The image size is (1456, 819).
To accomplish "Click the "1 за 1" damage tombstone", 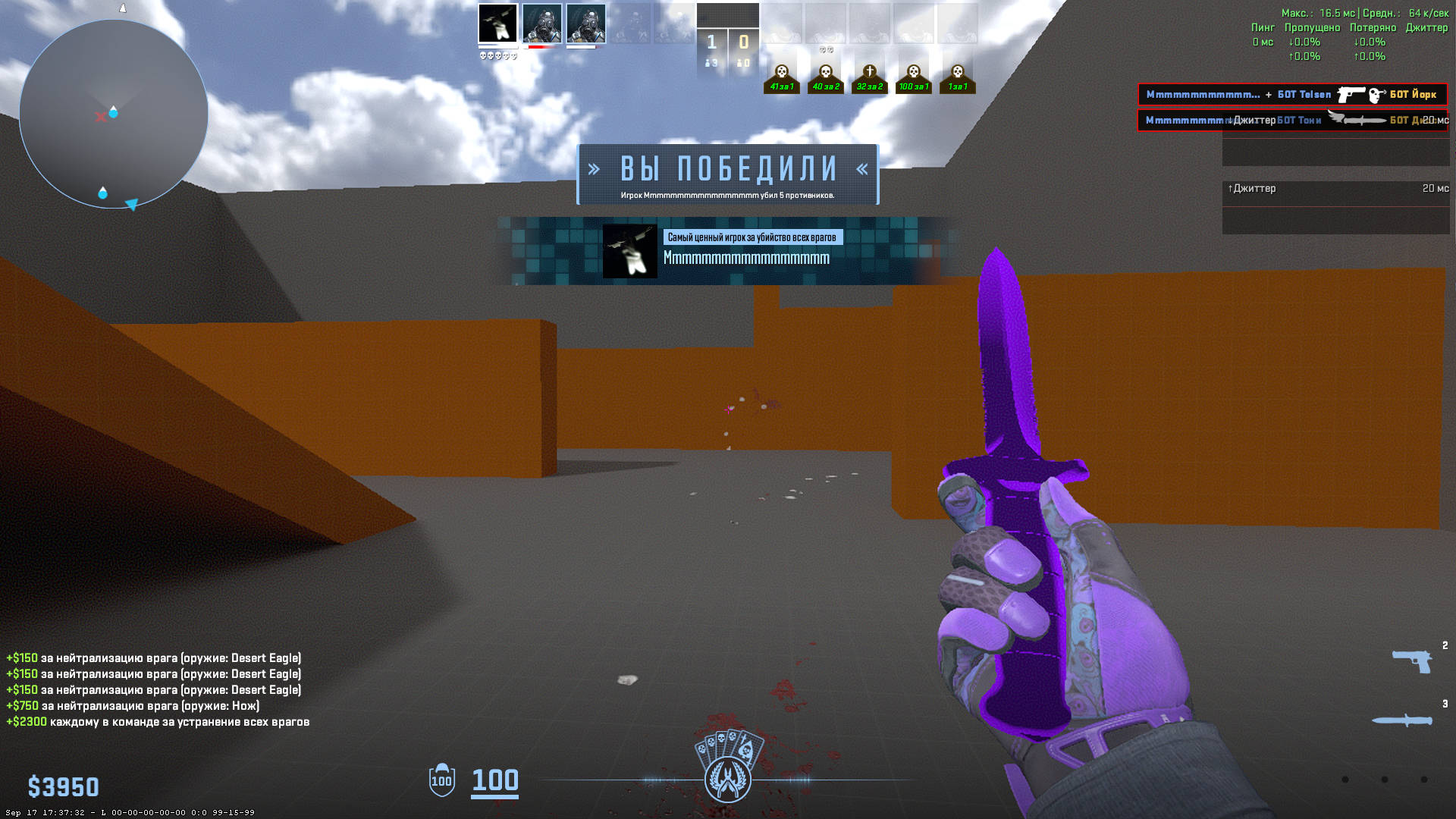I will (x=958, y=78).
